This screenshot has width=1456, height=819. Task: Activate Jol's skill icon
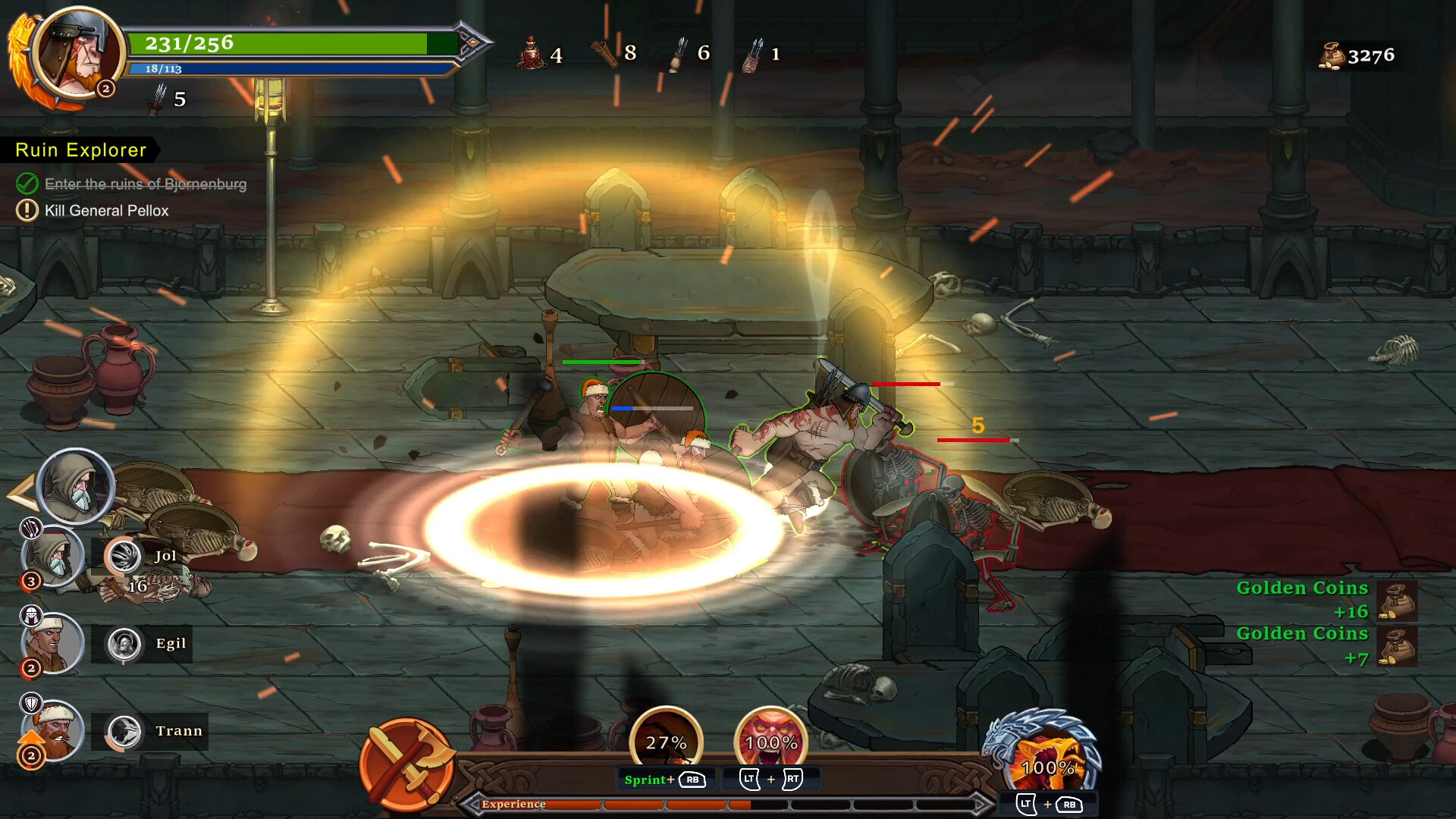124,557
